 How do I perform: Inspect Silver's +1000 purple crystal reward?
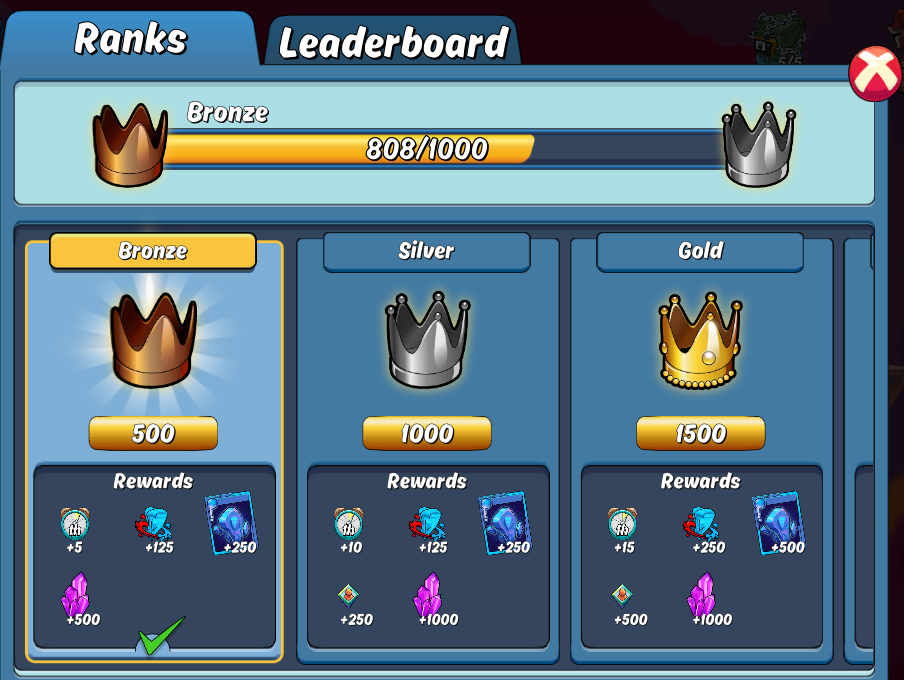pyautogui.click(x=430, y=599)
